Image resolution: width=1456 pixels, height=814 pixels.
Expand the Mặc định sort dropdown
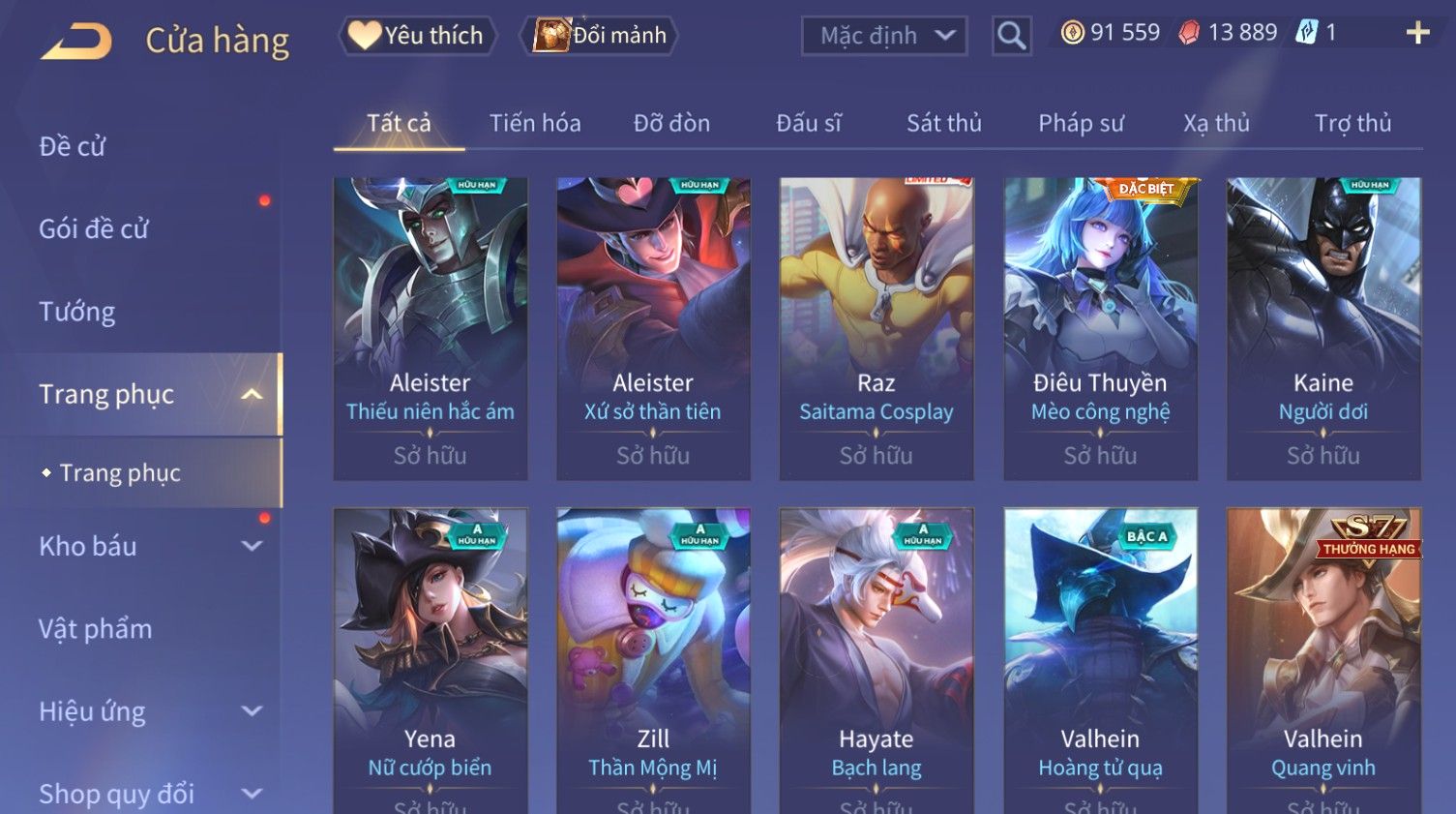(x=884, y=36)
